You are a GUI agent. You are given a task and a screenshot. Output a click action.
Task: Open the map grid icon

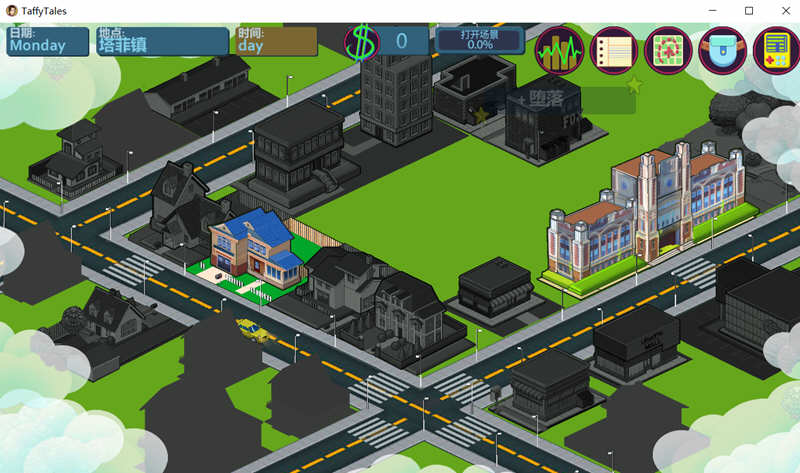(x=668, y=50)
